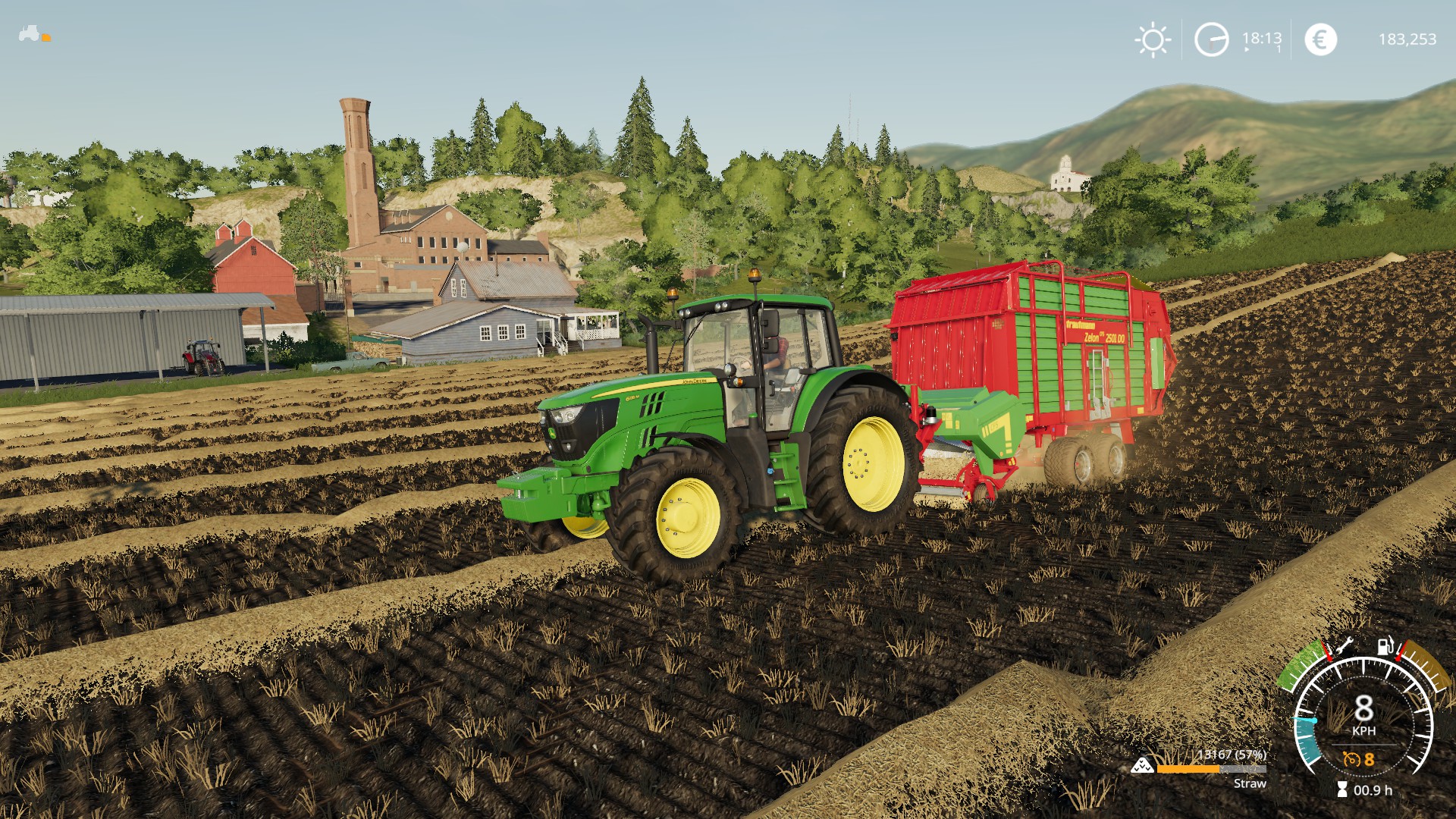Click the euro money icon
This screenshot has height=819, width=1456.
[1320, 39]
